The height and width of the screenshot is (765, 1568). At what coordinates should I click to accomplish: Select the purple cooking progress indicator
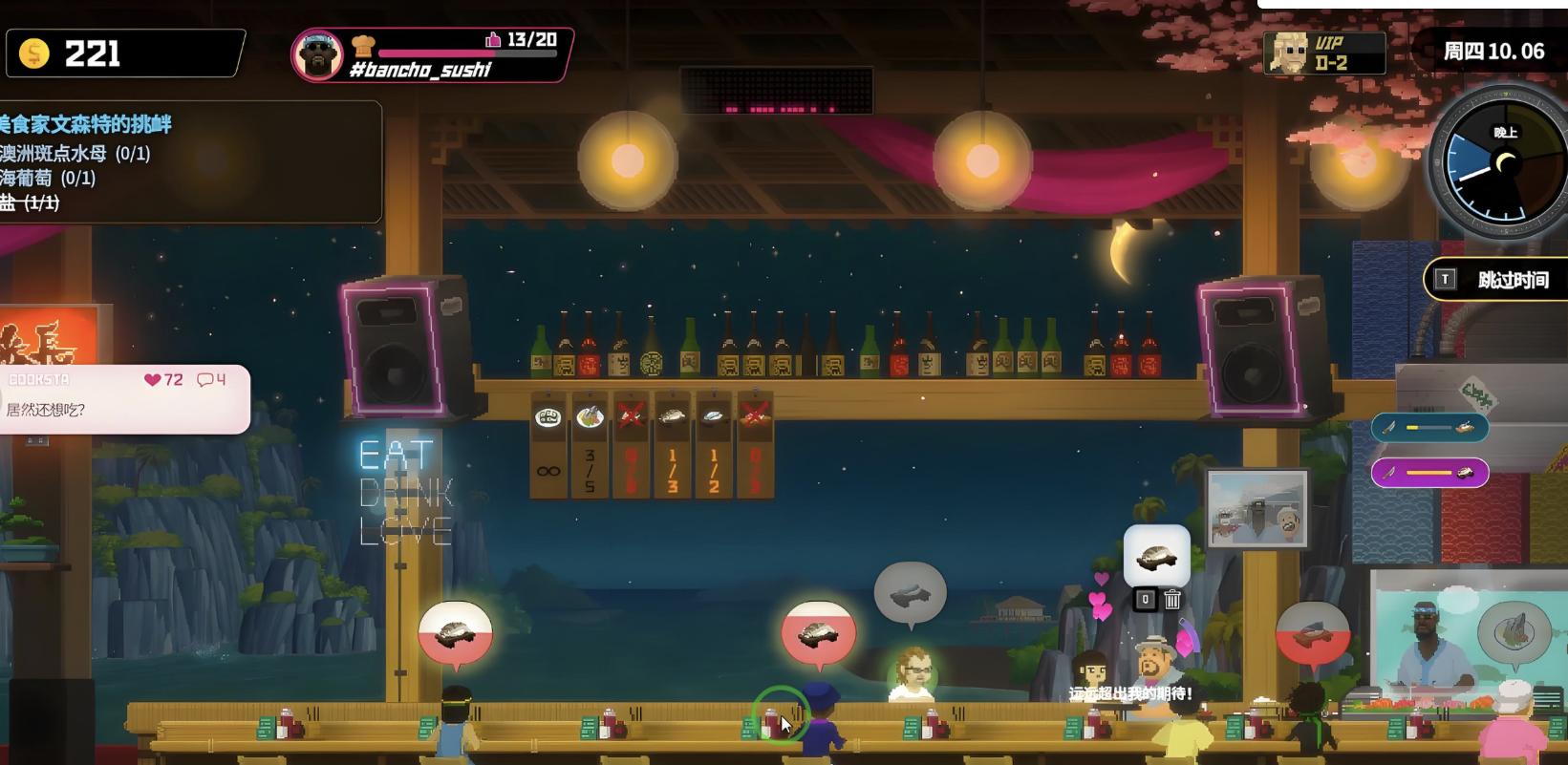1429,473
